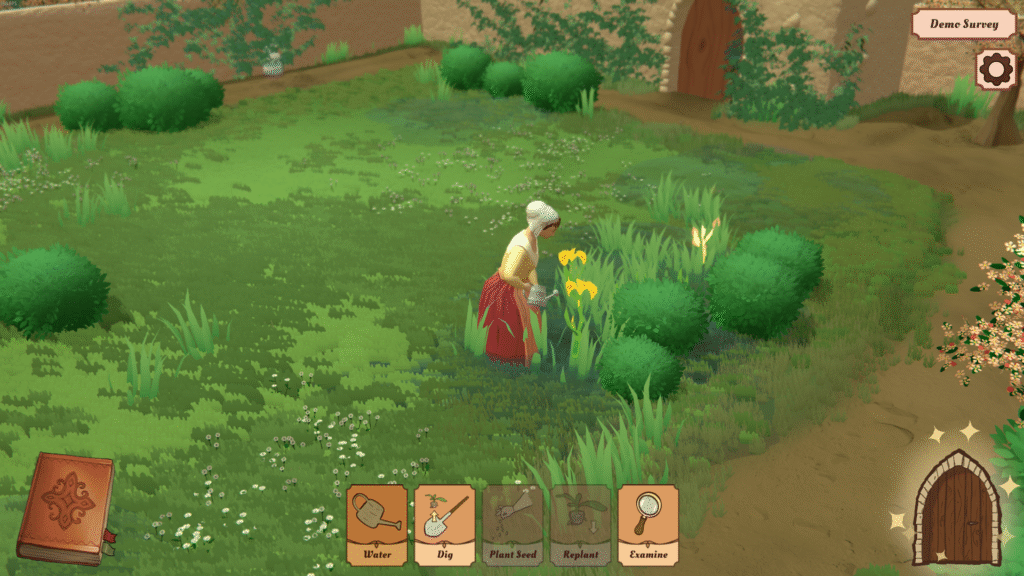Activate the Examine magnifying glass tool
Viewport: 1024px width, 576px height.
648,524
